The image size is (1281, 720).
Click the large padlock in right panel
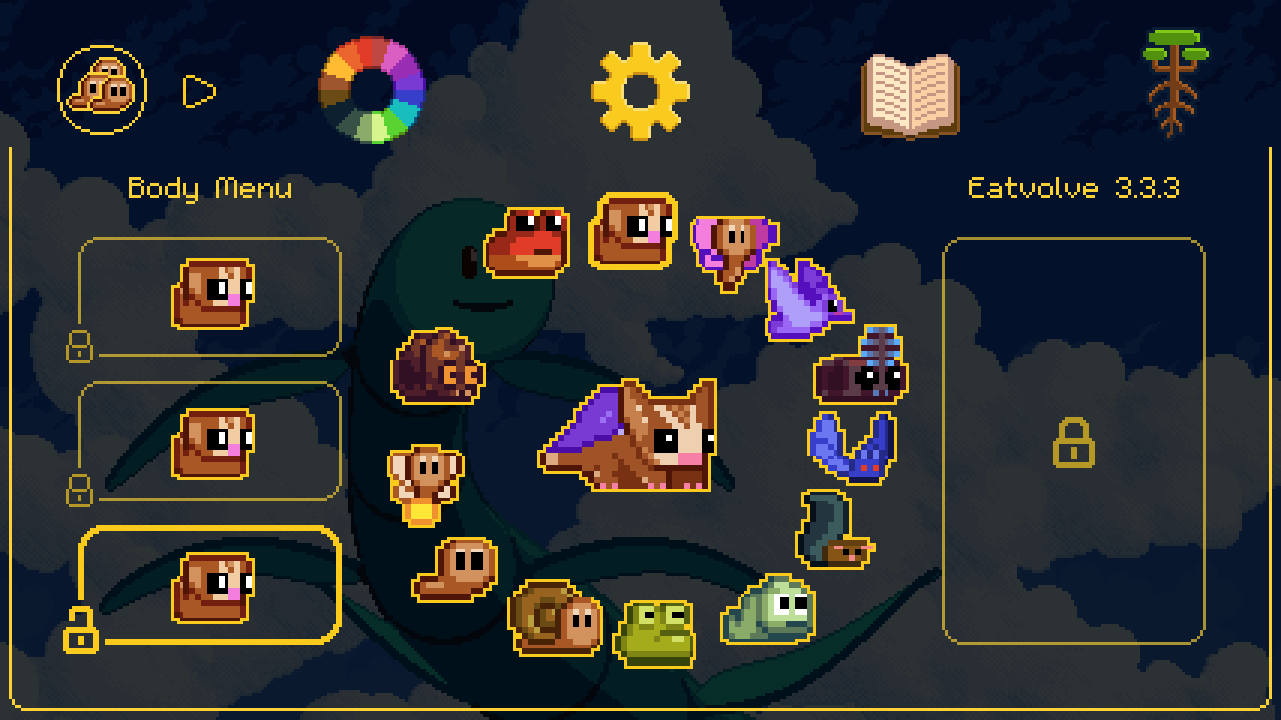[x=1073, y=442]
